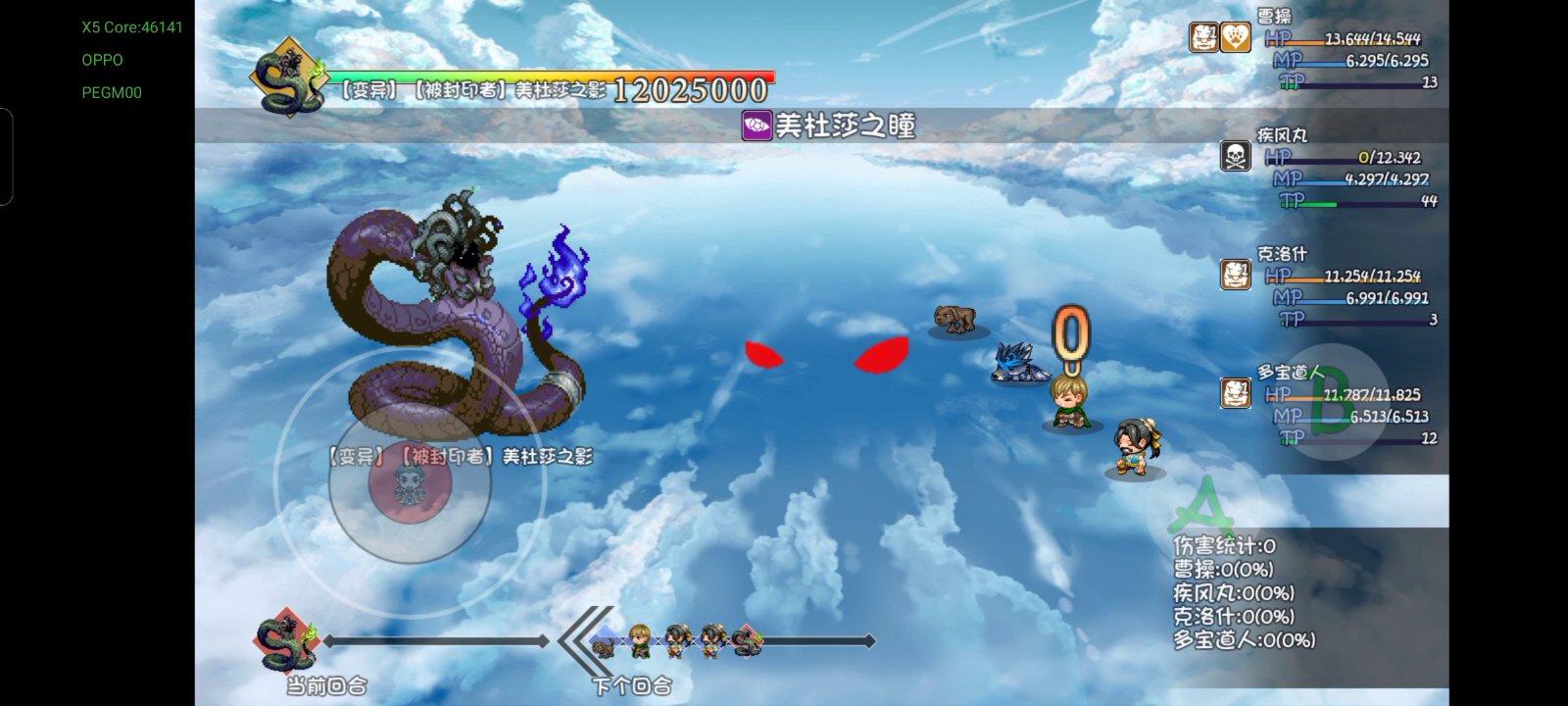
Task: Click the Medusa boss portrait beside the health bar
Action: click(286, 77)
